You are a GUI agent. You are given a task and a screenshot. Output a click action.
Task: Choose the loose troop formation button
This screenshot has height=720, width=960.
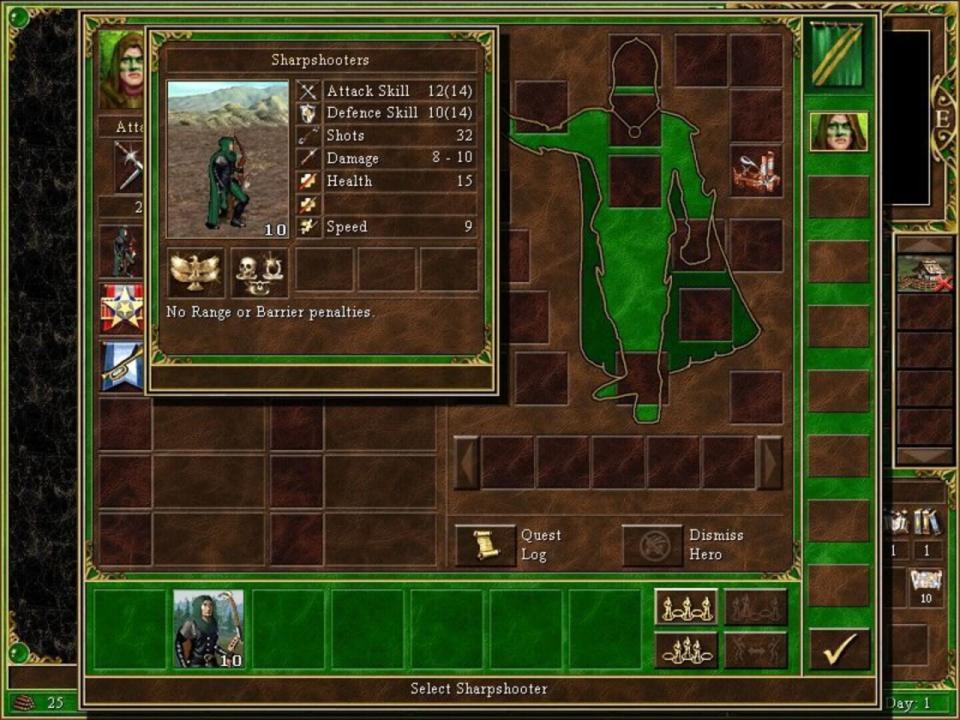[686, 607]
